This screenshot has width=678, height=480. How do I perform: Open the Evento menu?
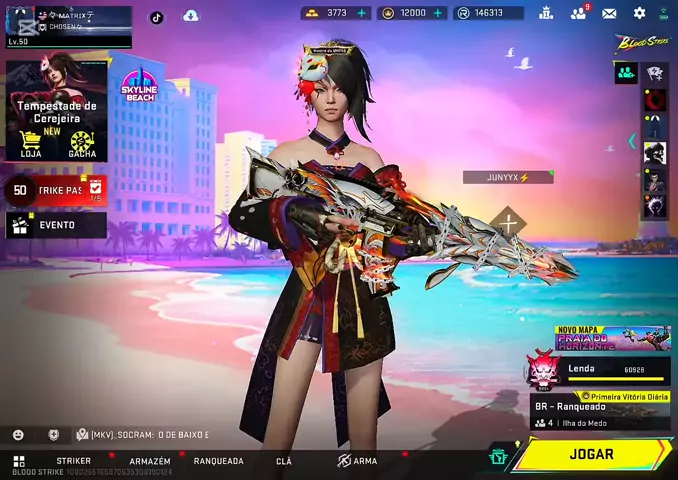(56, 225)
